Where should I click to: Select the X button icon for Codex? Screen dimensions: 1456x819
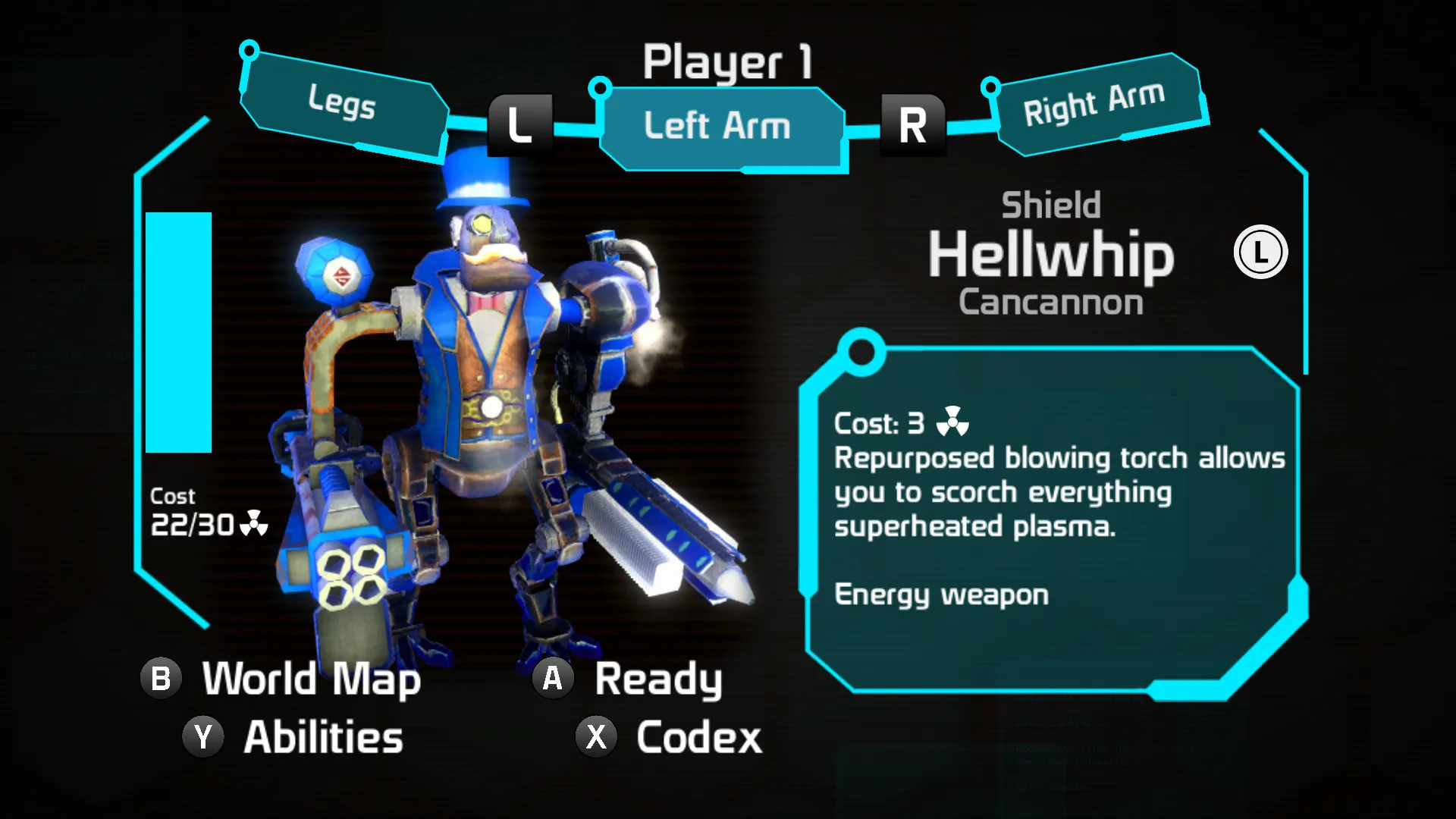coord(596,734)
